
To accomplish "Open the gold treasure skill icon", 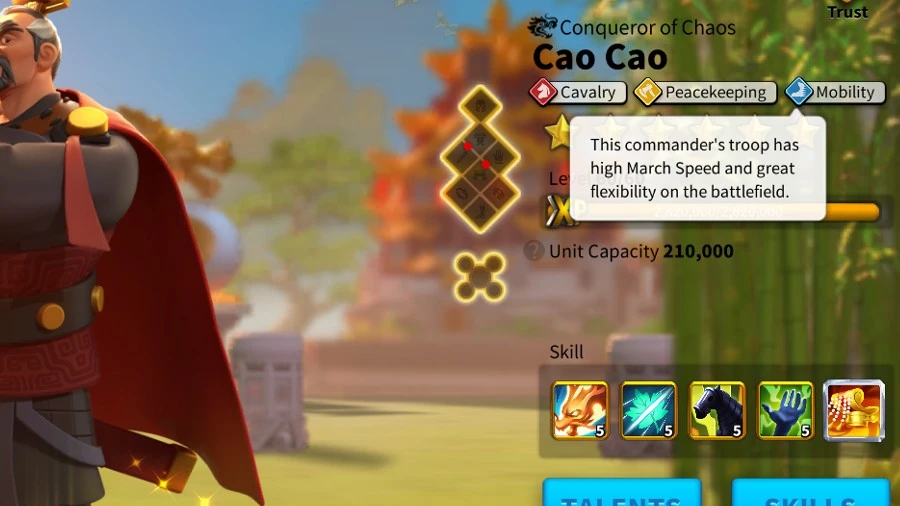I will pos(853,410).
